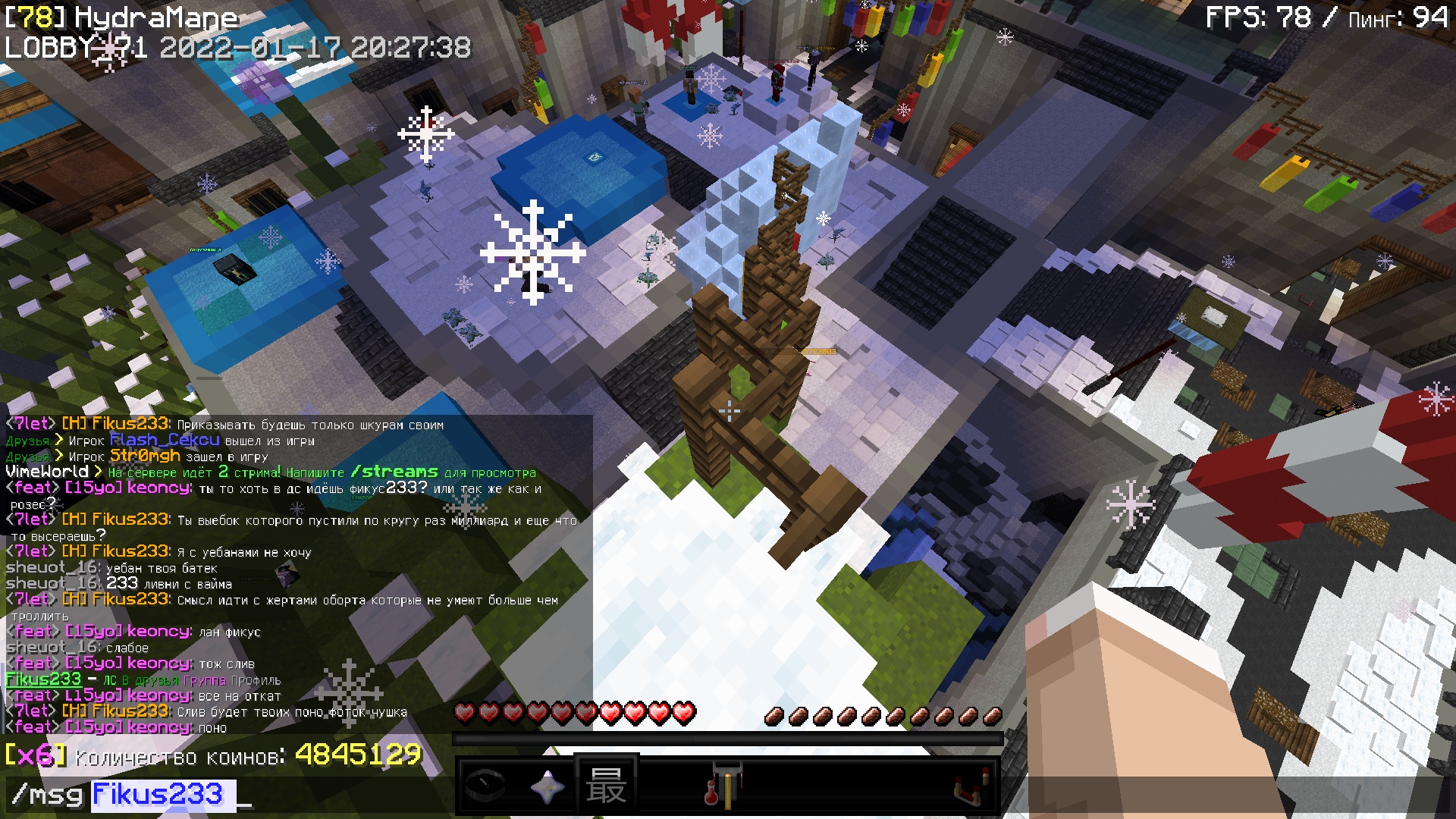Select the red sleigh hotbar slot

(x=969, y=786)
